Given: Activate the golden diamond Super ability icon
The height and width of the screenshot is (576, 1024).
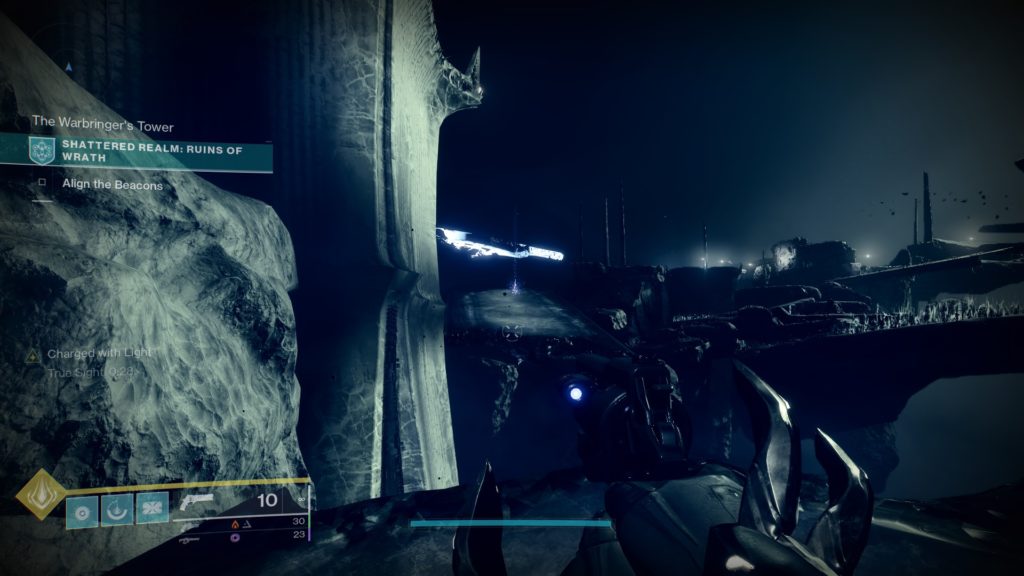Looking at the screenshot, I should (x=40, y=494).
